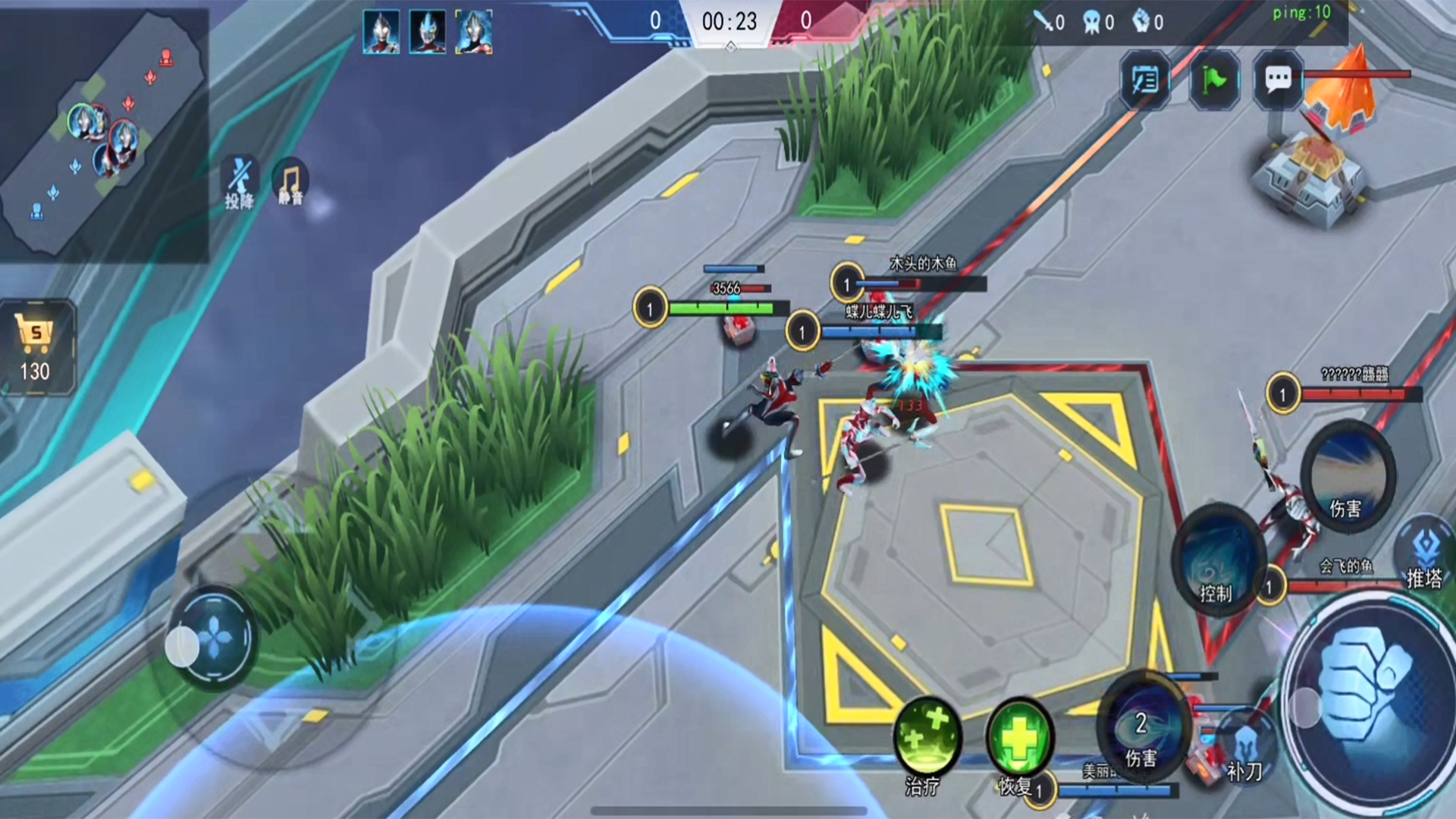
Task: Tap the virtual movement joystick
Action: tap(213, 639)
